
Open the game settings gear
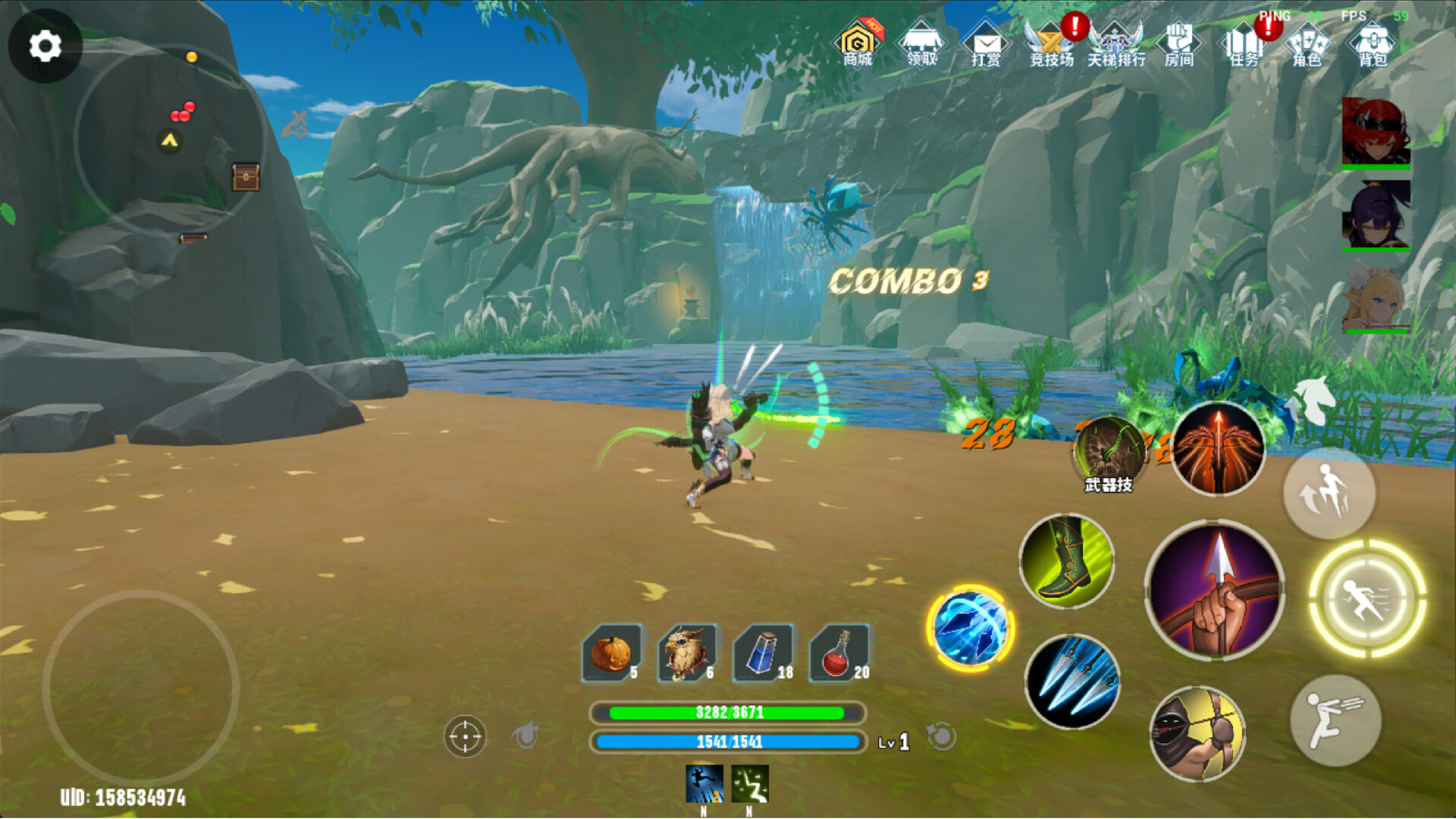point(45,45)
